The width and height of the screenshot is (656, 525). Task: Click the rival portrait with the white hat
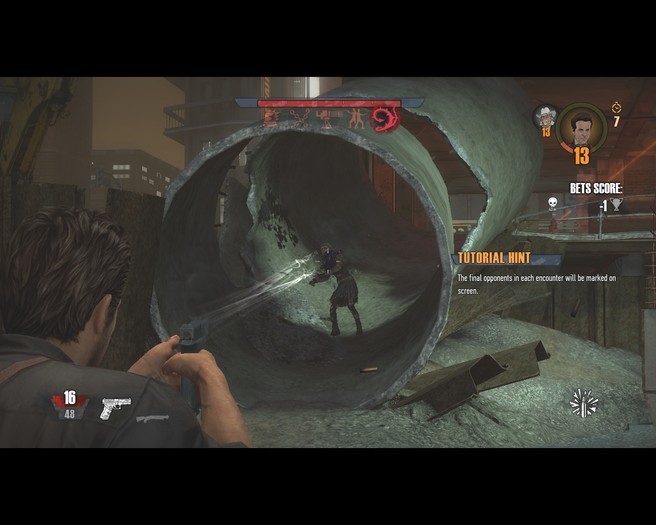click(x=545, y=117)
